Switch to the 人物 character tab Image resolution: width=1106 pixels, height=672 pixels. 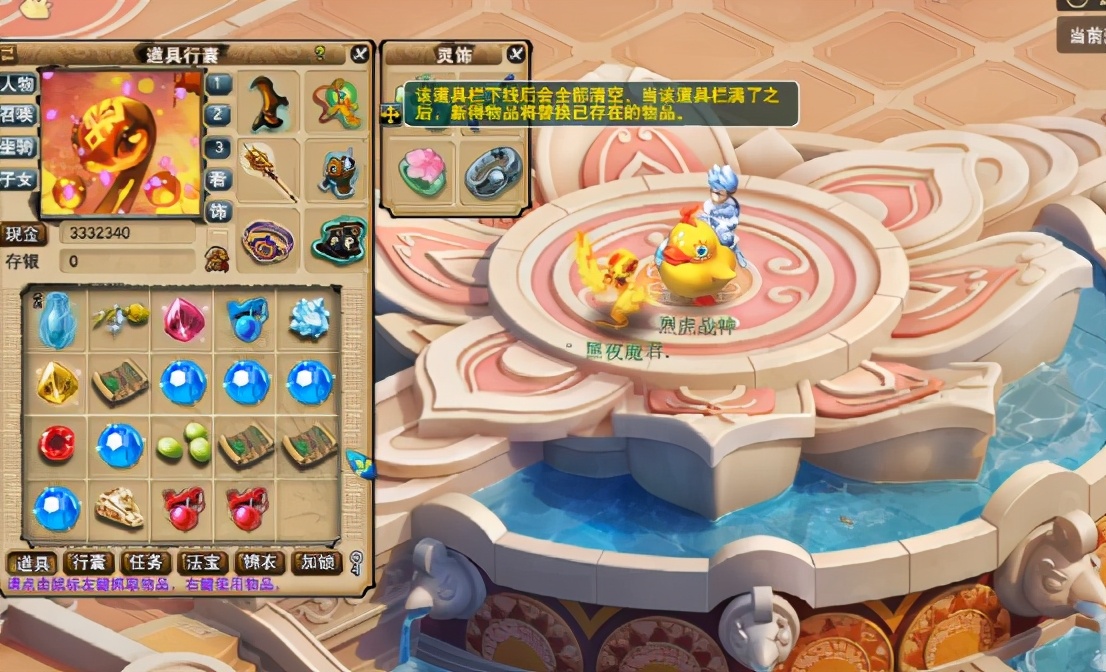tap(17, 83)
